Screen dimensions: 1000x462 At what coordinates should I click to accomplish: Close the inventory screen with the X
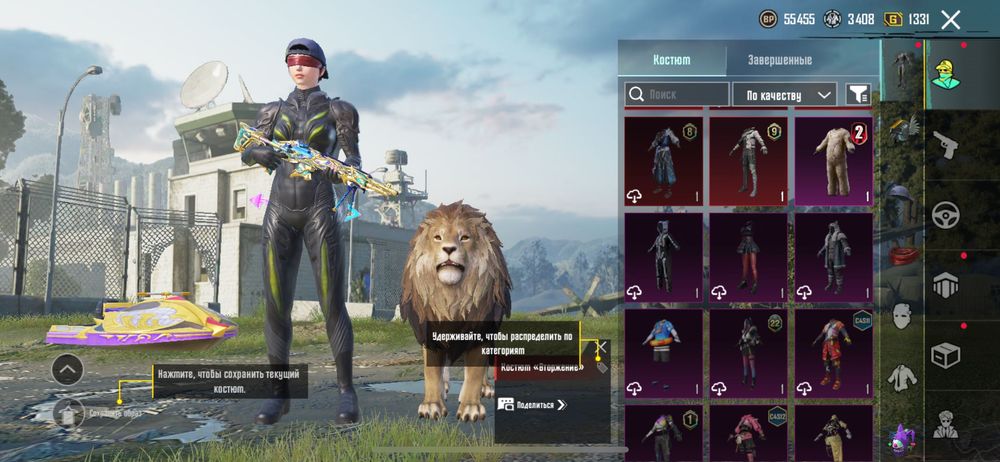pos(950,19)
